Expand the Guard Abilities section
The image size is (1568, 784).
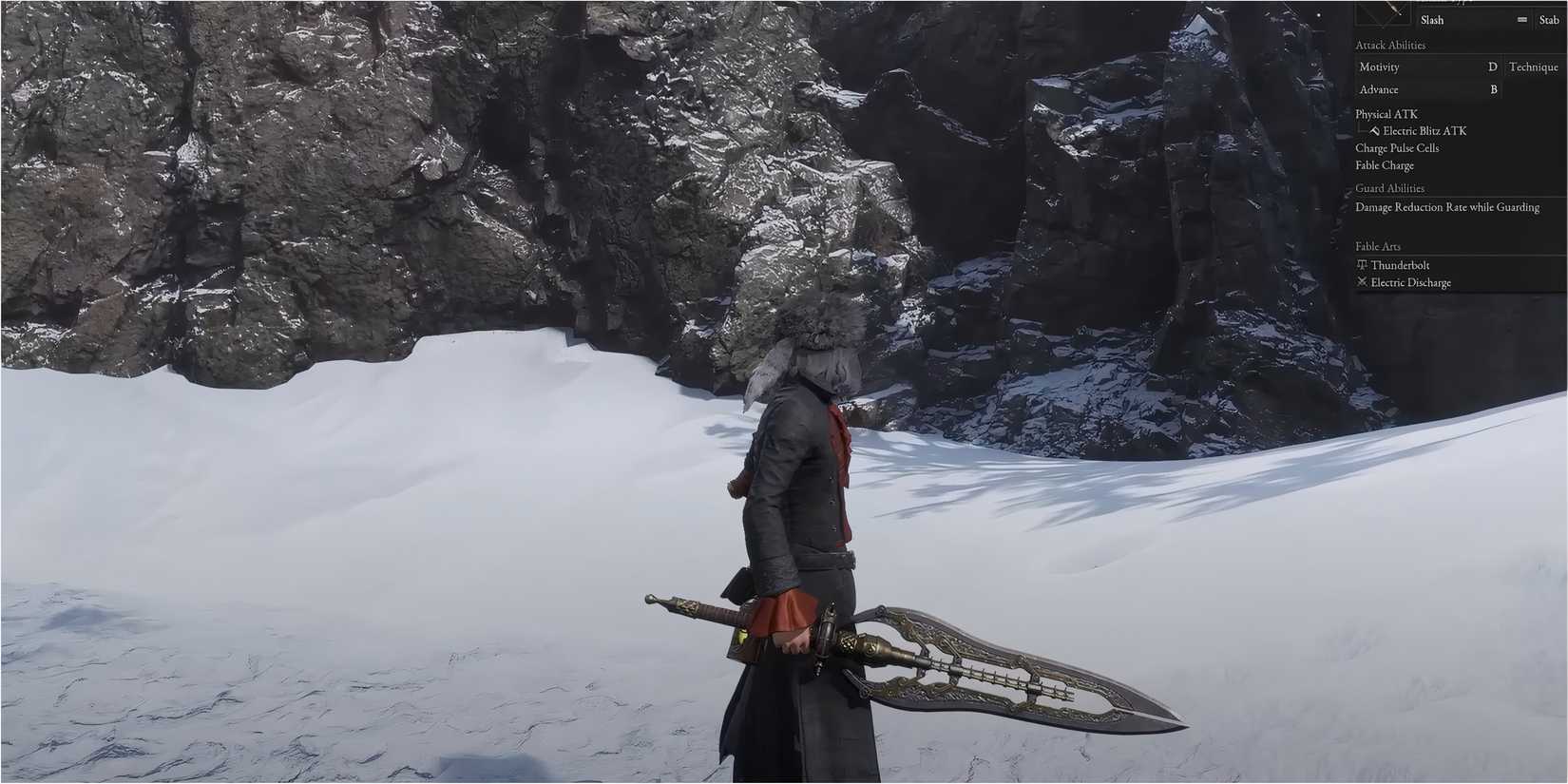tap(1389, 188)
